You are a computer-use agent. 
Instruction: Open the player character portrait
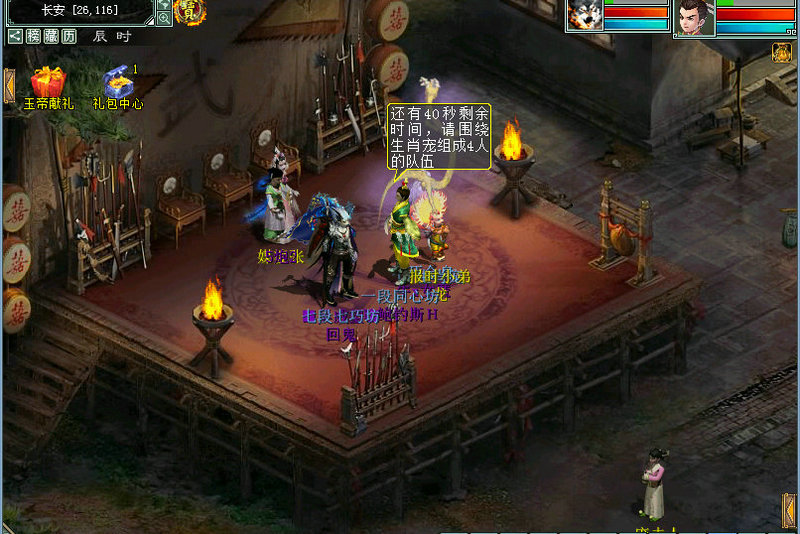pyautogui.click(x=694, y=17)
